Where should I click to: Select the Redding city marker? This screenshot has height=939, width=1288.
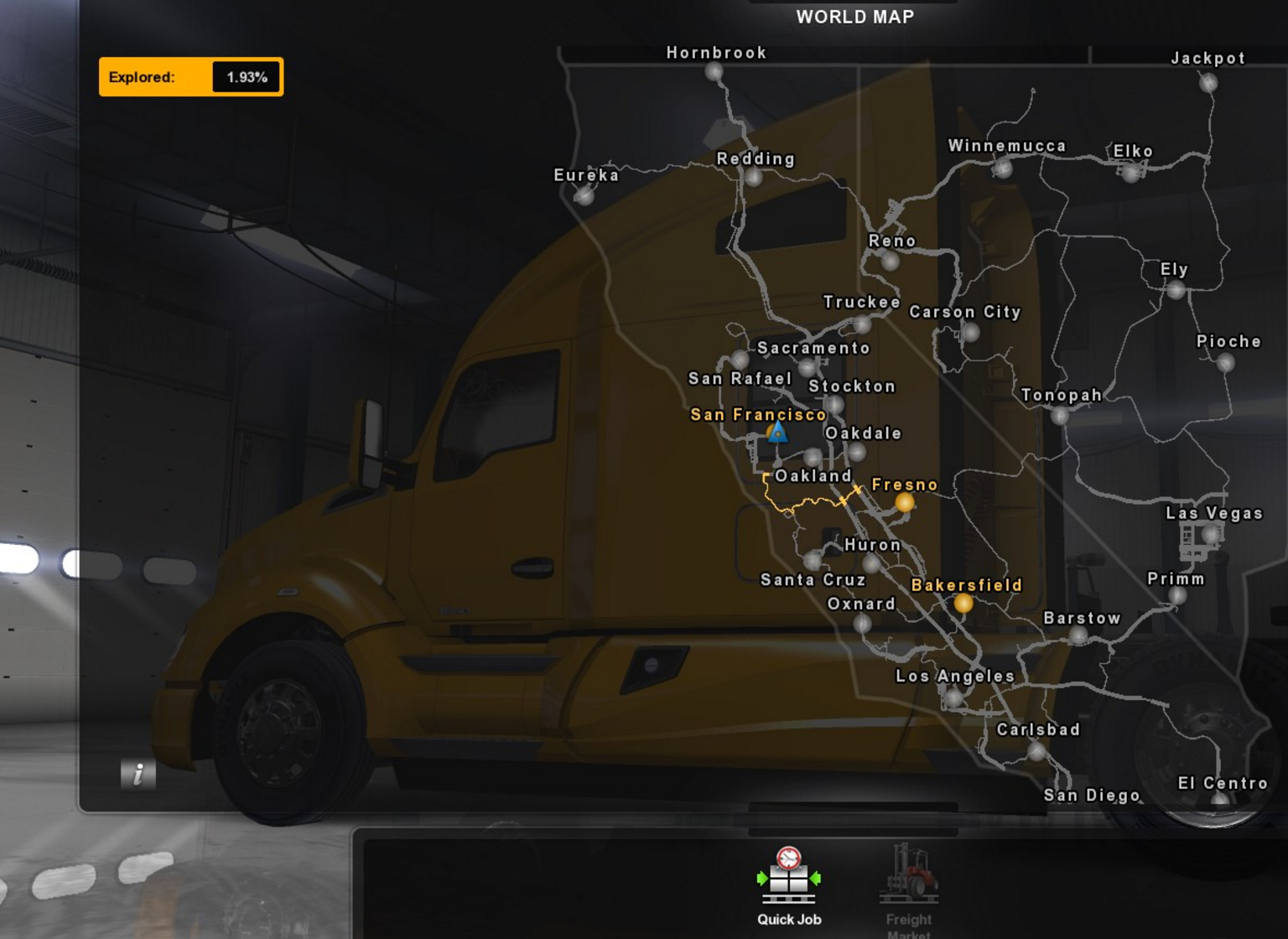pos(753,177)
